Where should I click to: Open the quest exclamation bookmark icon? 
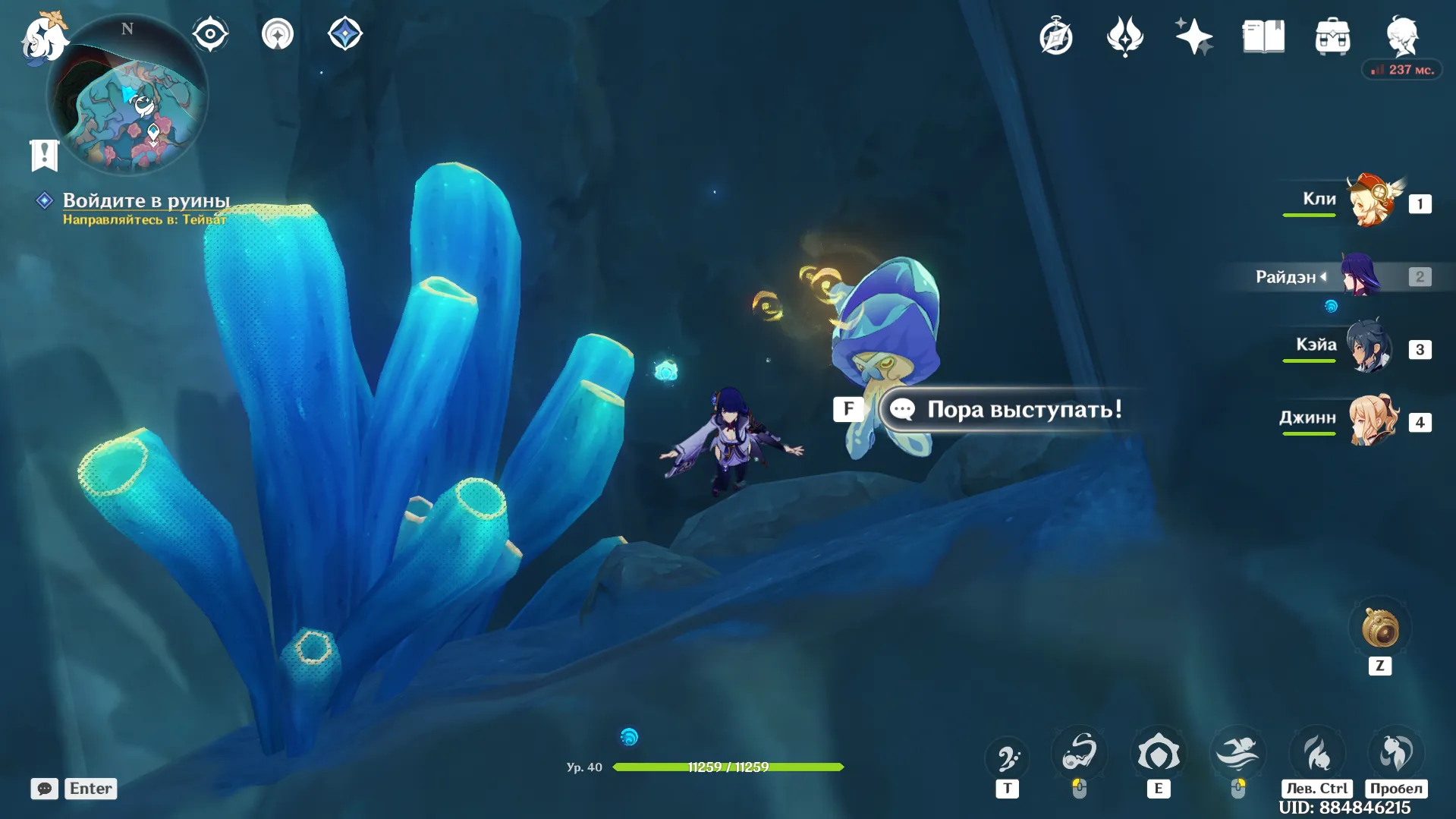pos(44,155)
